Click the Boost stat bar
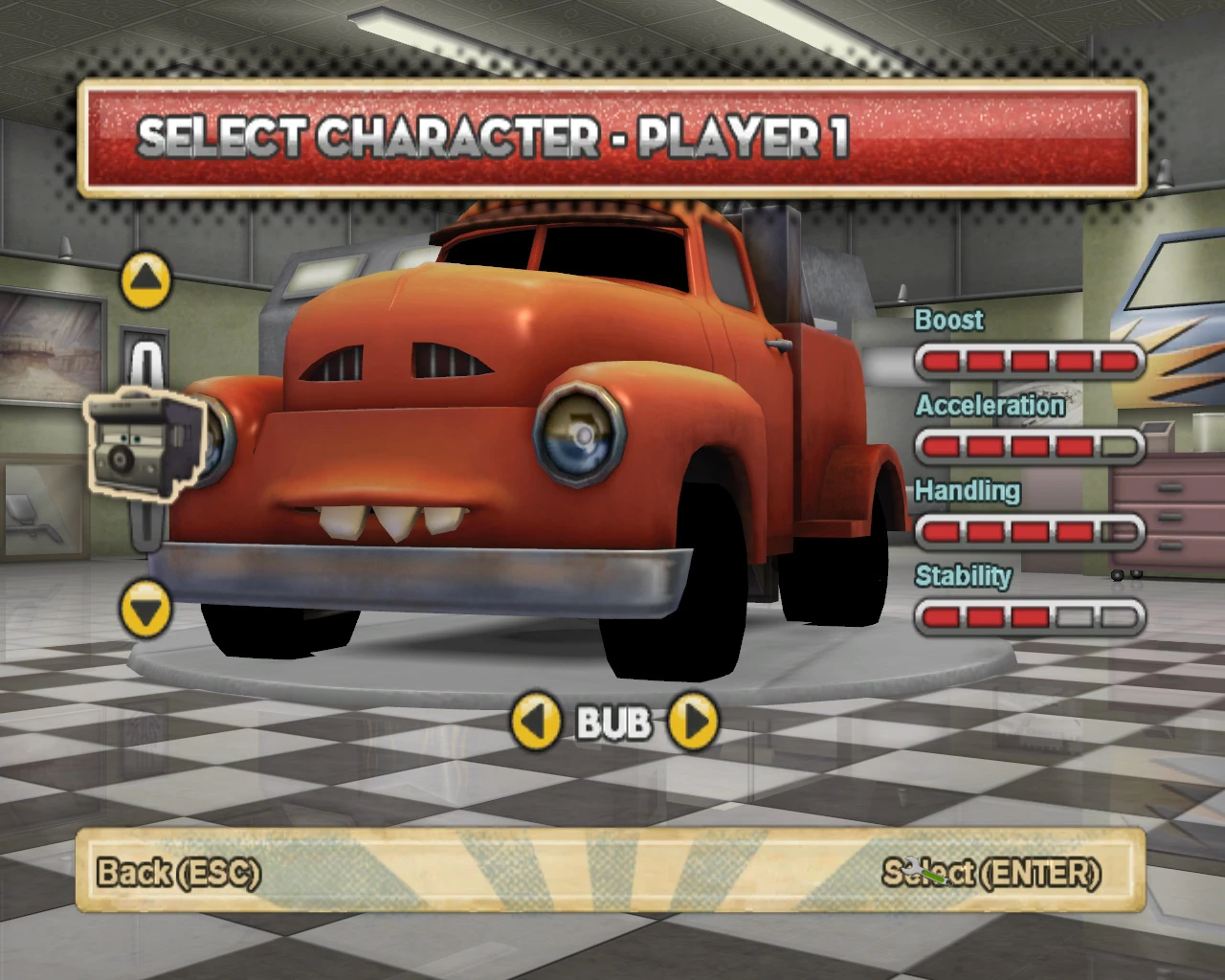Screen dimensions: 1225x980 tap(1029, 361)
